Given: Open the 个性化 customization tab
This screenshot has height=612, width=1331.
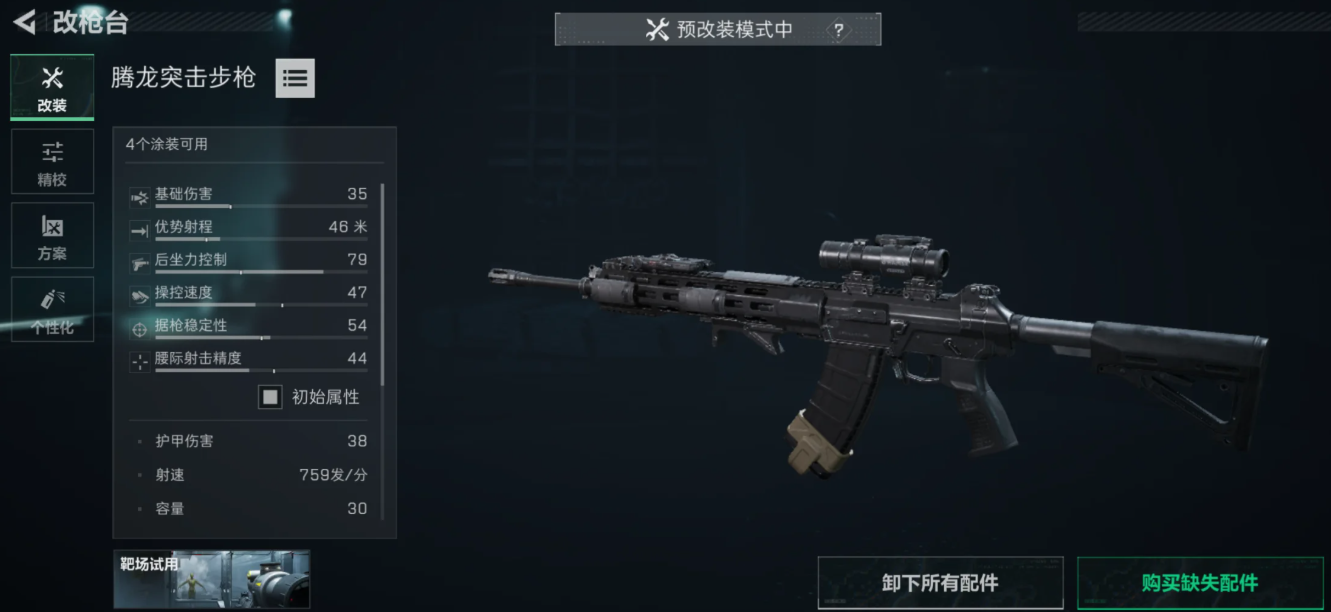Looking at the screenshot, I should click(52, 310).
